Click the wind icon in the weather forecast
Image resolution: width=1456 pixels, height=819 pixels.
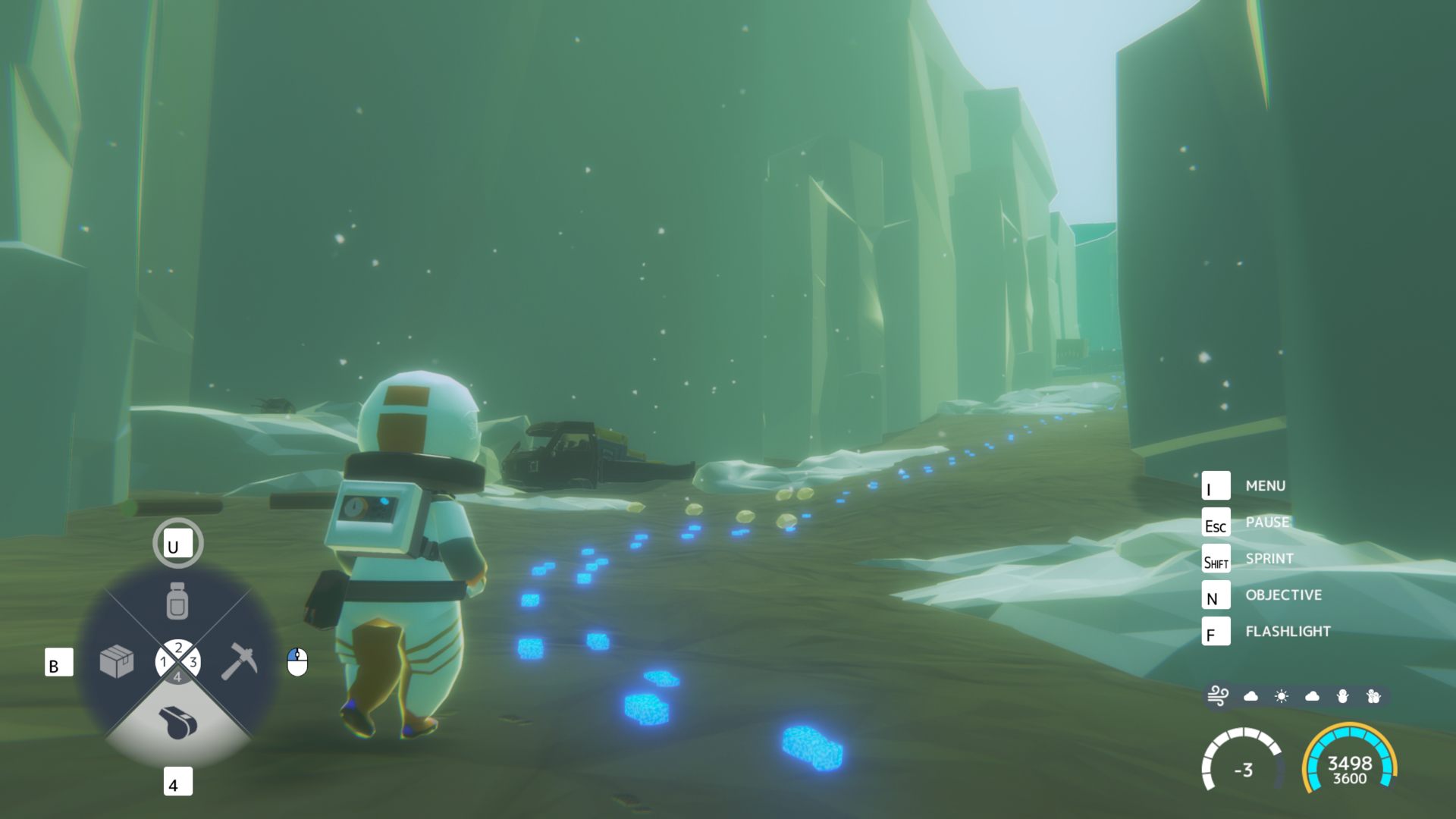(1218, 696)
